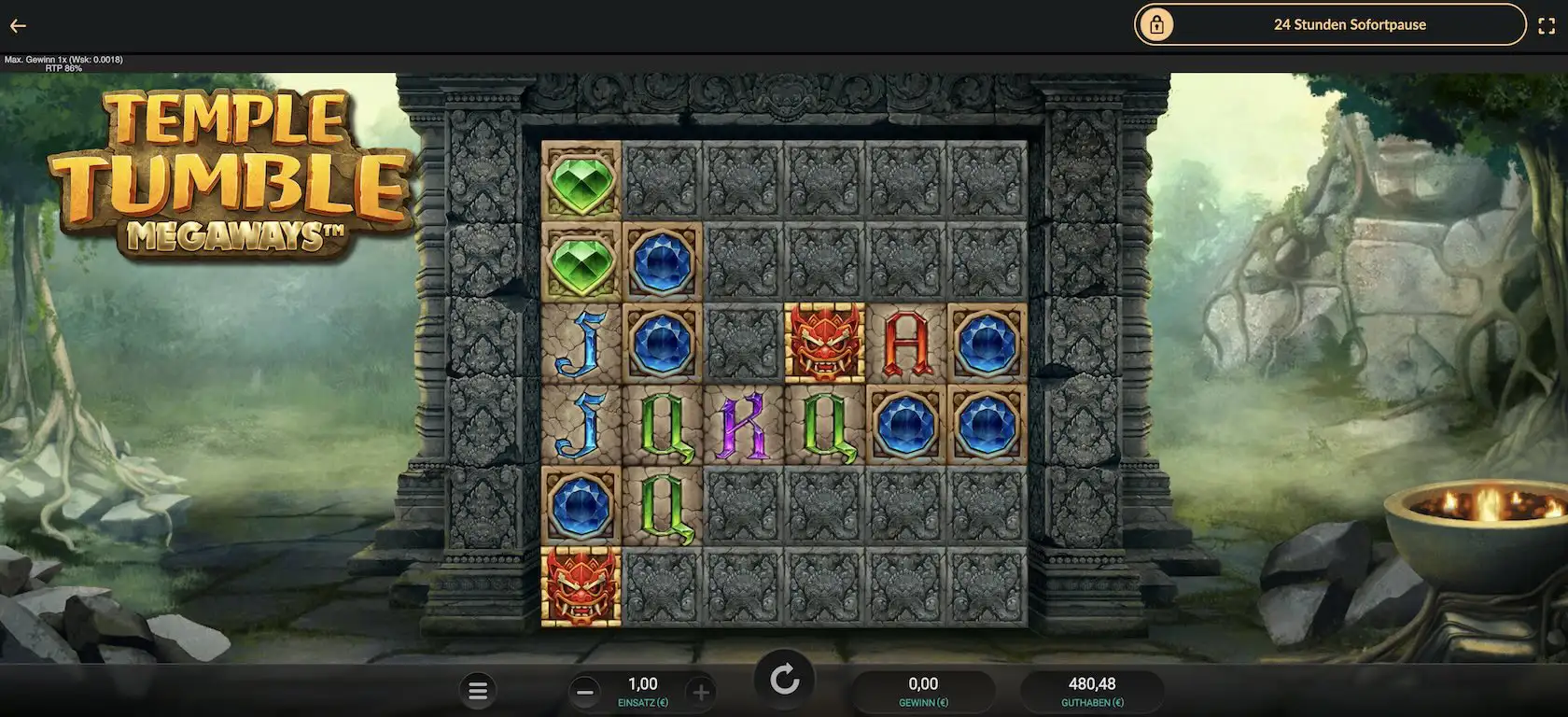The image size is (1568, 717).
Task: Enter fullscreen using the expand icon
Action: [x=1547, y=25]
